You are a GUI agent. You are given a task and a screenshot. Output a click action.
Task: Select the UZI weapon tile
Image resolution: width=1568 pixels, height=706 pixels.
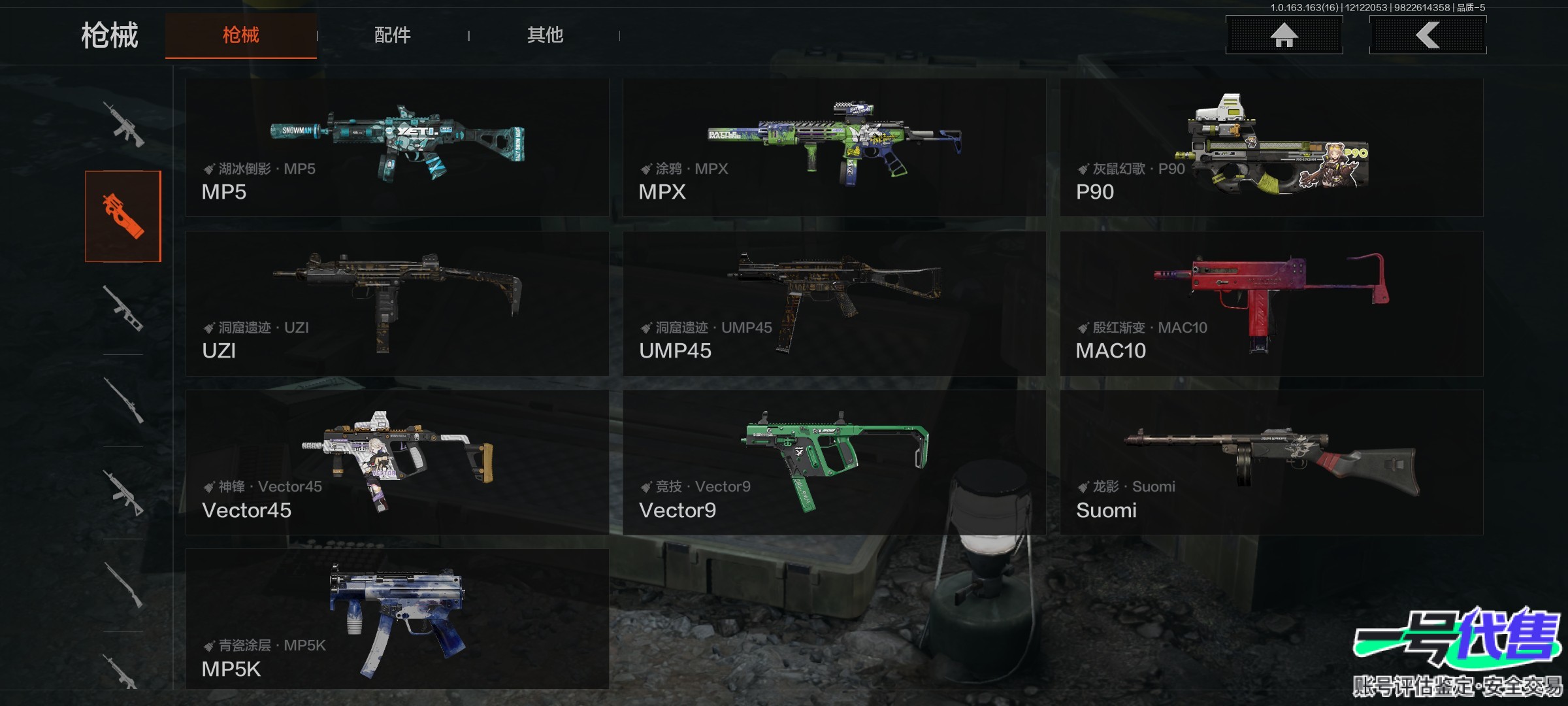tap(397, 303)
